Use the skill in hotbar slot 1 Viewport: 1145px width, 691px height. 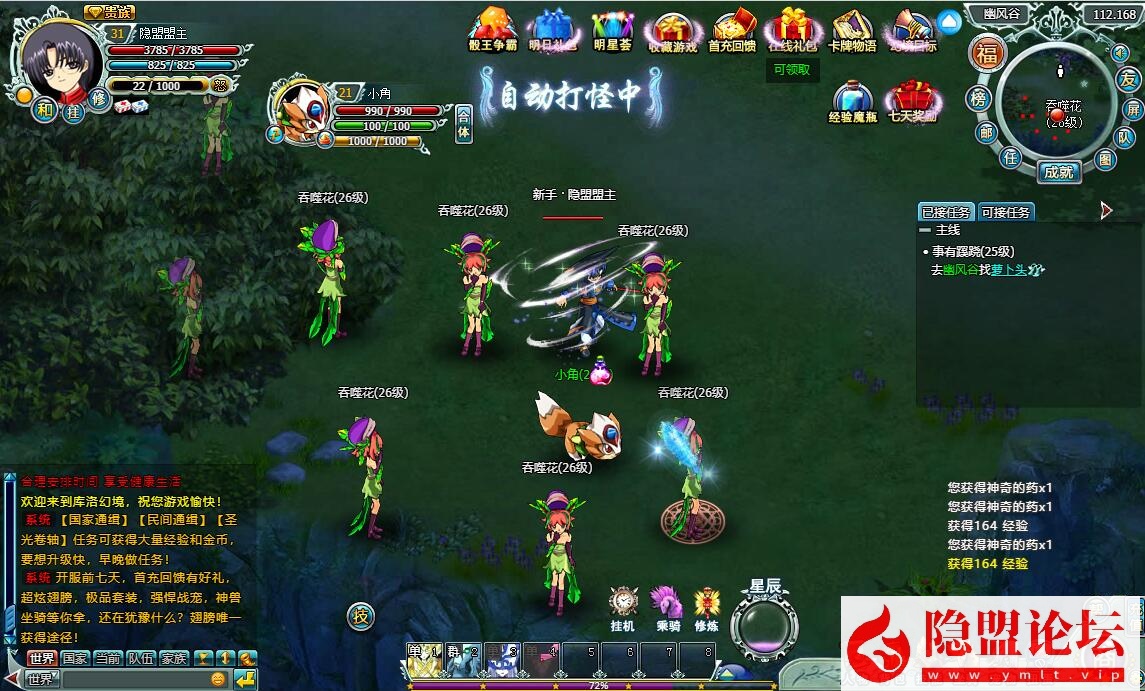point(424,659)
